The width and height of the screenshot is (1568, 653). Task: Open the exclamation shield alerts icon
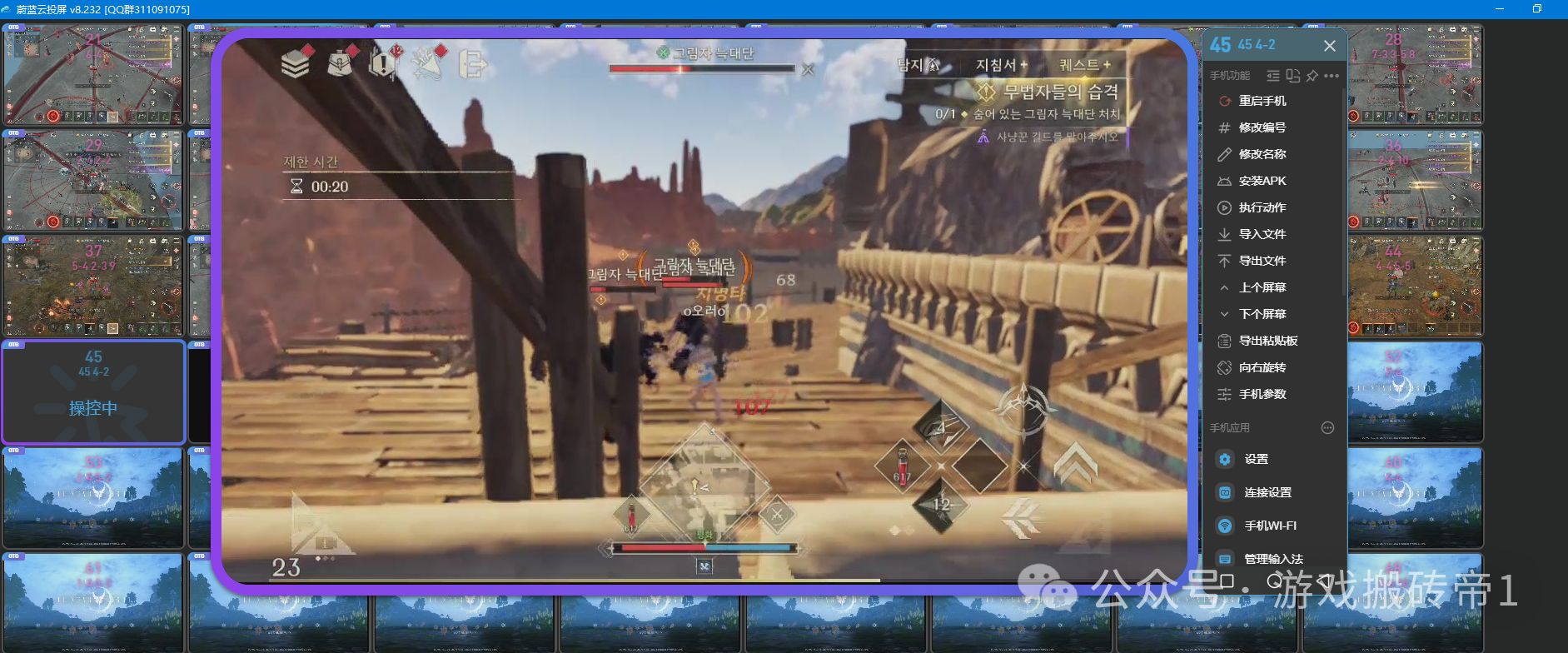pyautogui.click(x=384, y=62)
